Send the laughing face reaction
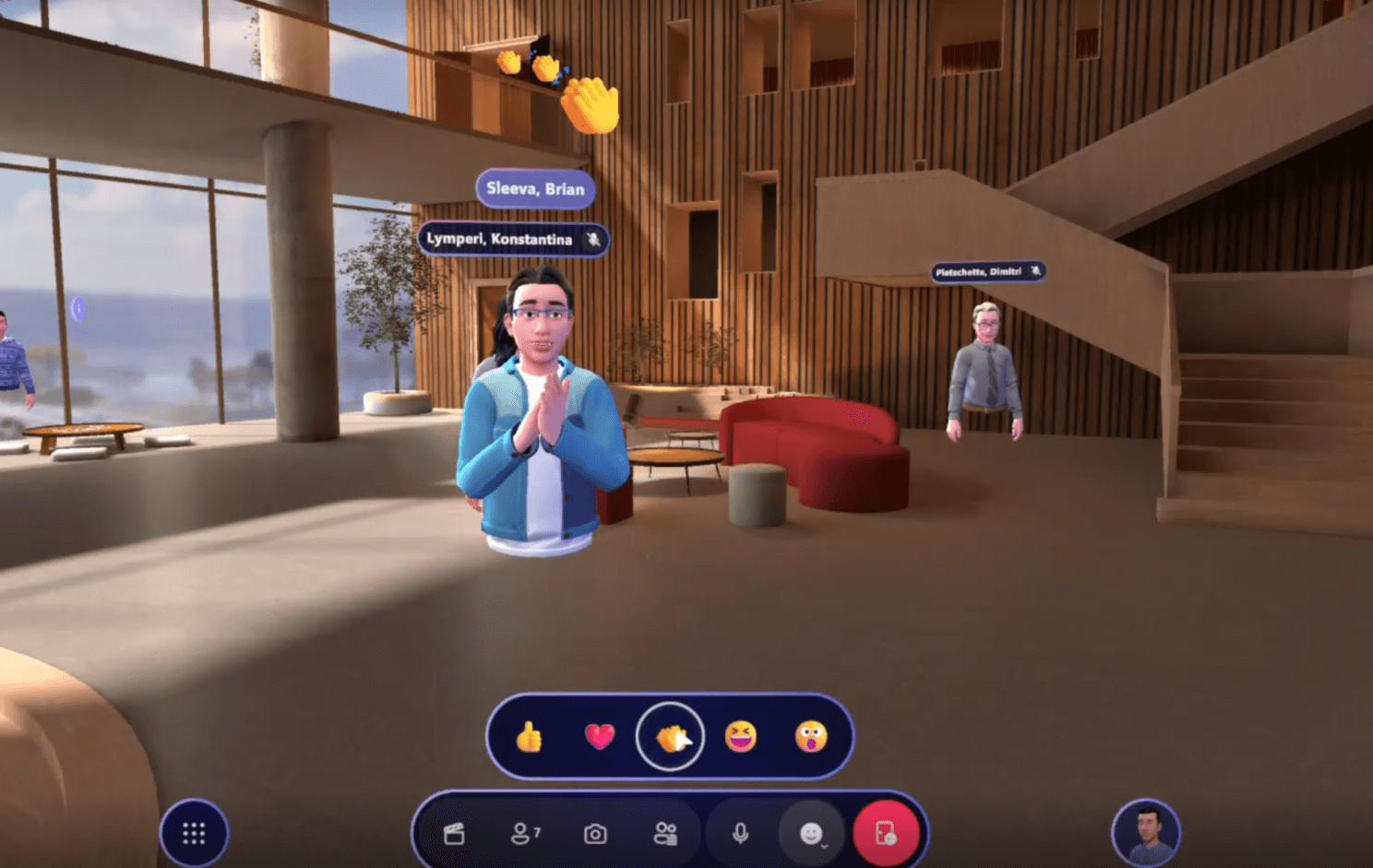 point(741,736)
